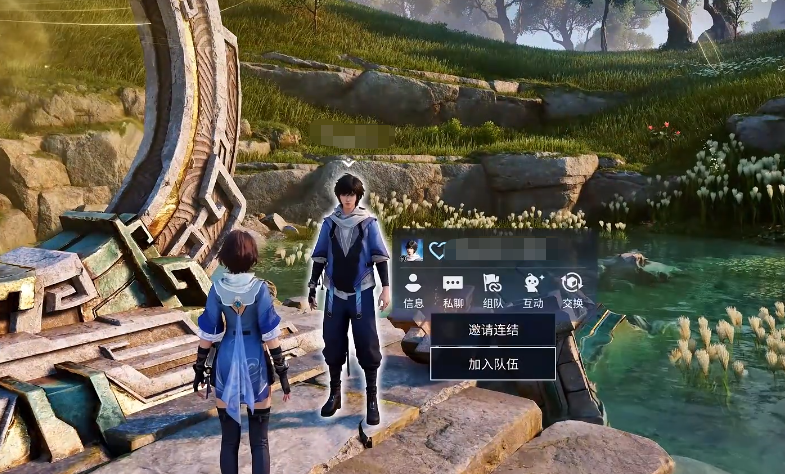The height and width of the screenshot is (474, 785).
Task: Choose the 互动 interact option
Action: 533,290
